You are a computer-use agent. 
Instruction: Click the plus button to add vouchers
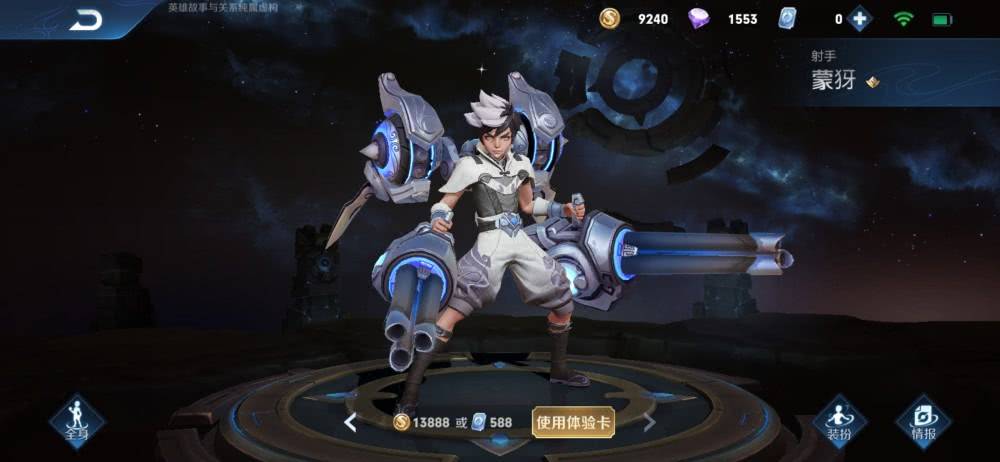point(859,19)
